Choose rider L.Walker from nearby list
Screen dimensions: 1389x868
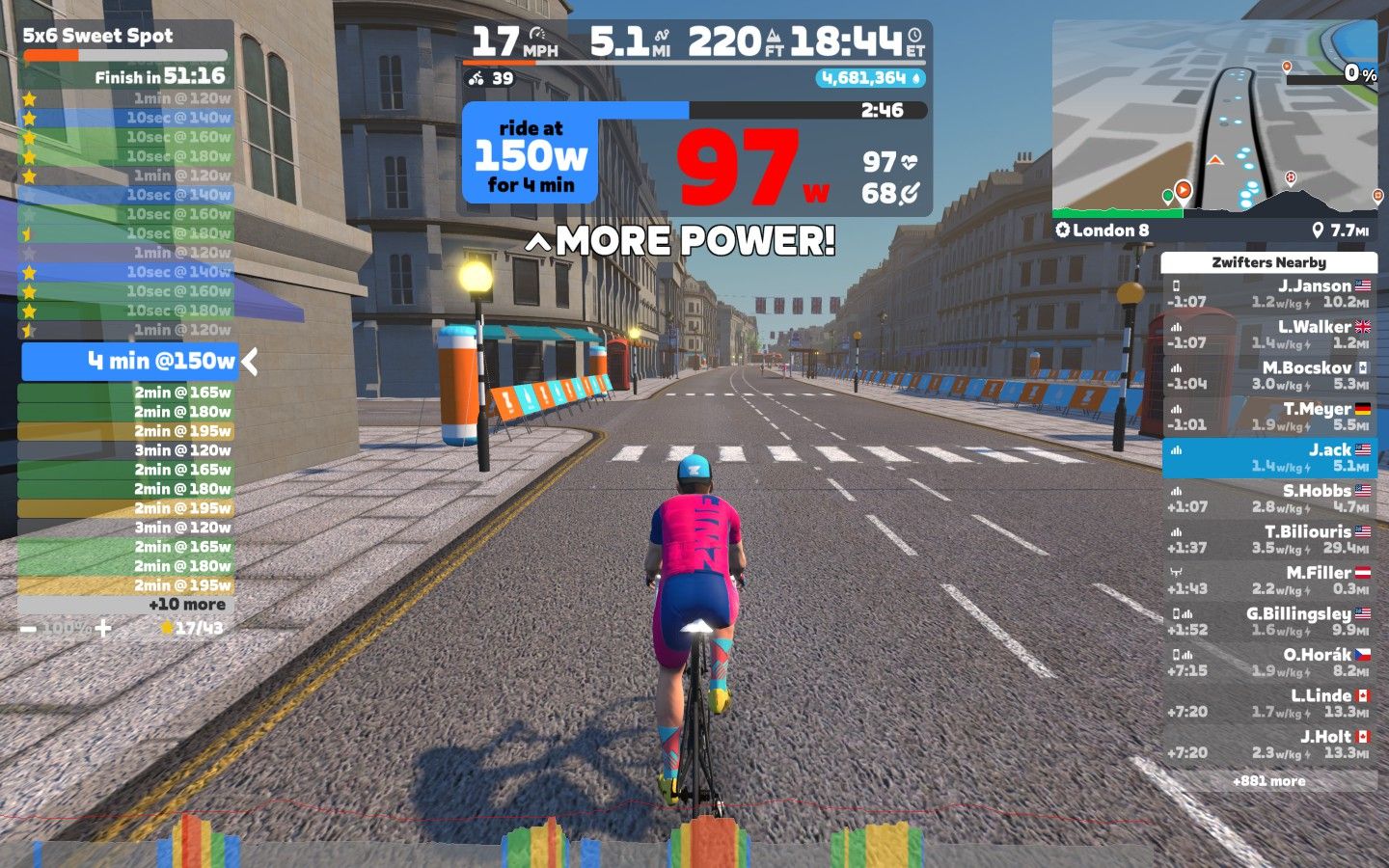1268,335
